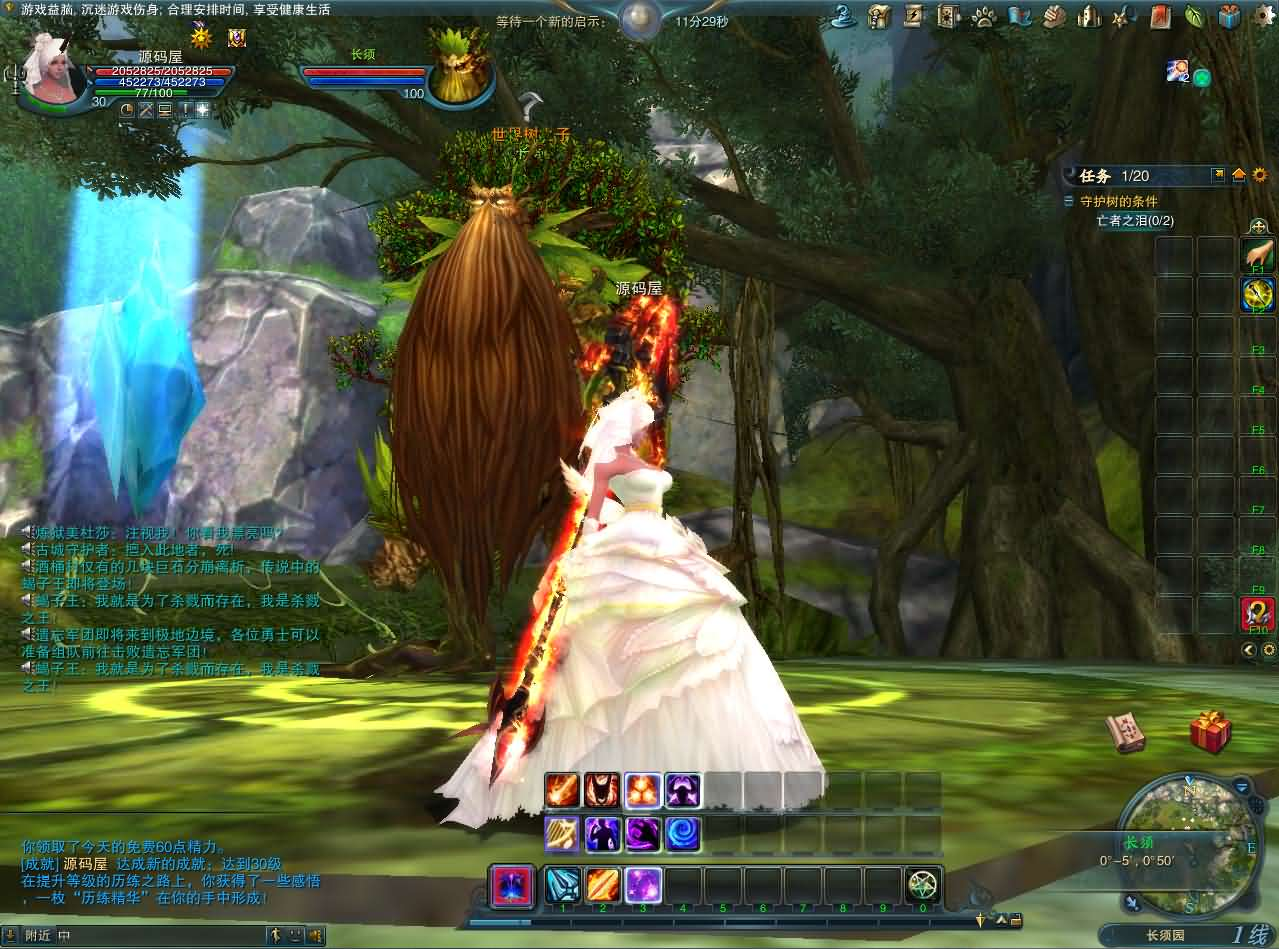Open the gift box menu icon

pyautogui.click(x=1229, y=16)
